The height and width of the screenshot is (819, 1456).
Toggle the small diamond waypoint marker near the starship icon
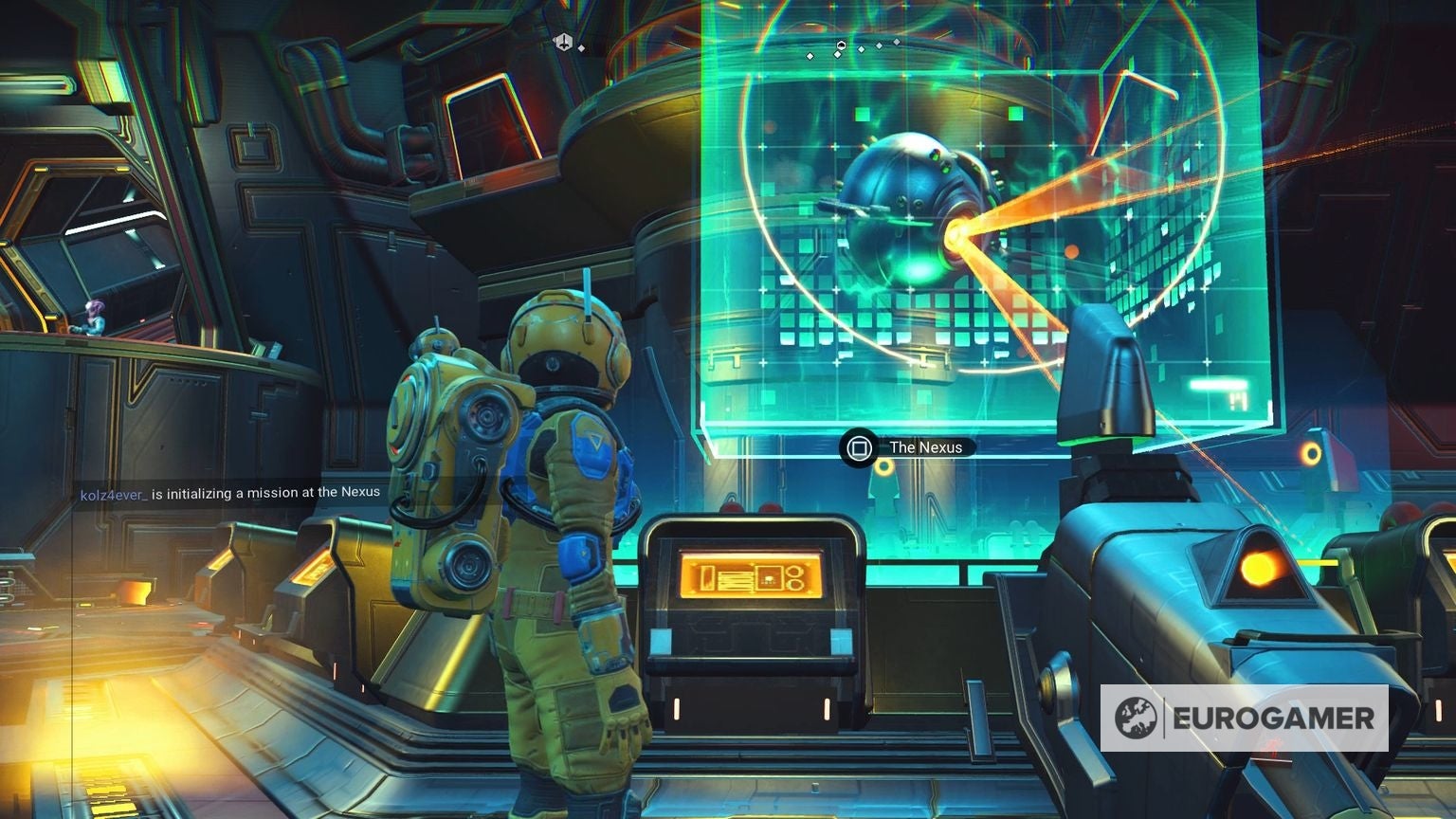point(581,46)
